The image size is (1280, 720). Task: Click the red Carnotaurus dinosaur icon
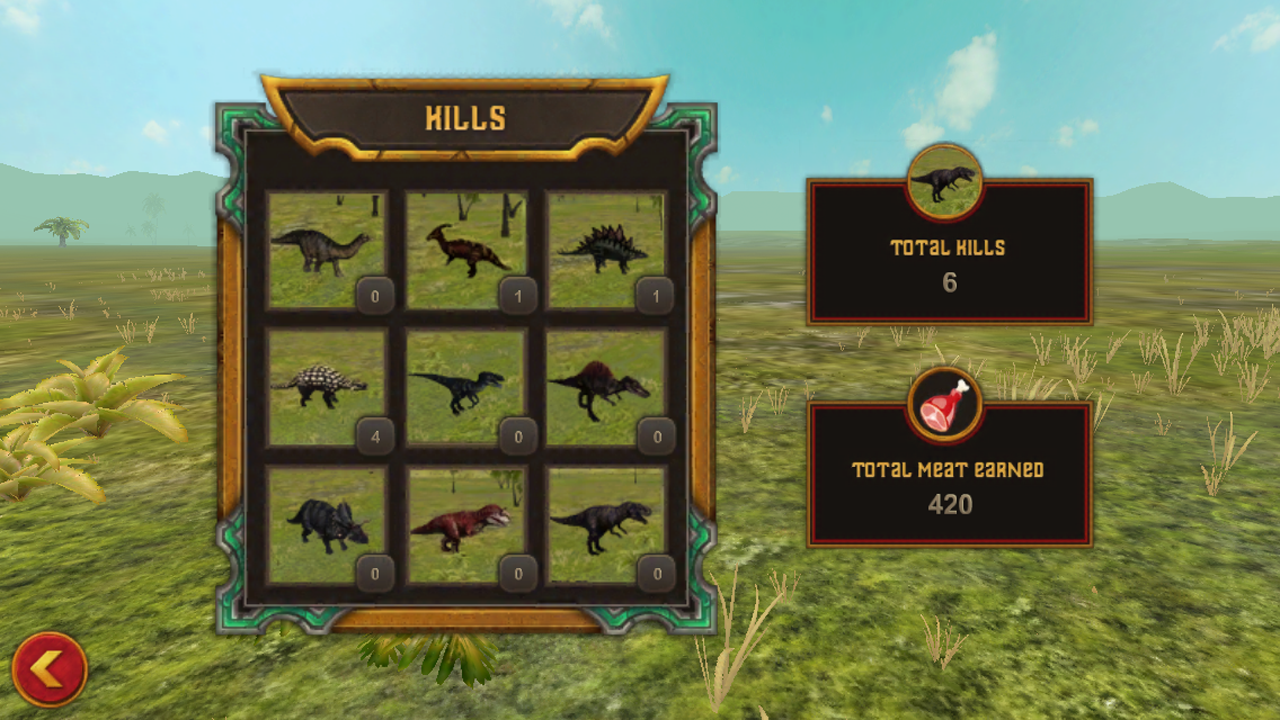pos(464,525)
